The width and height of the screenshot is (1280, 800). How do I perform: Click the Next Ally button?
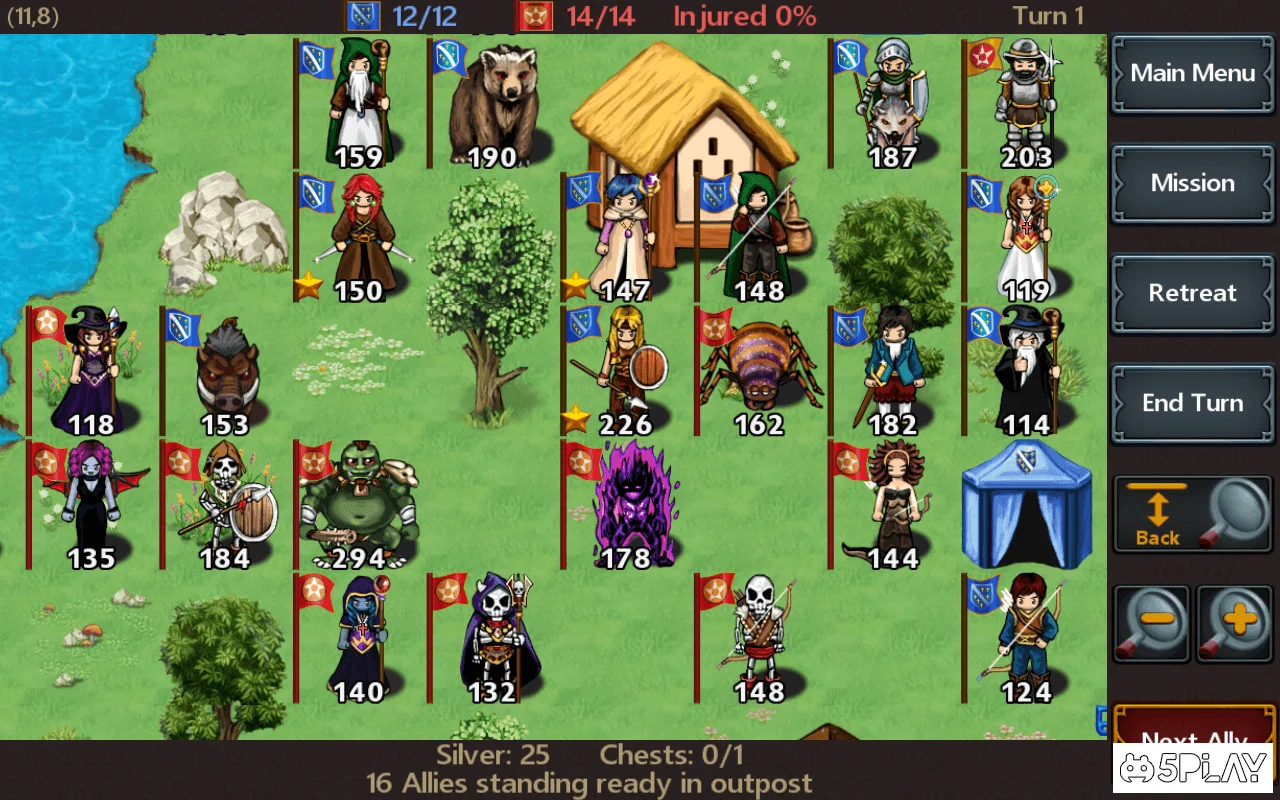tap(1192, 738)
